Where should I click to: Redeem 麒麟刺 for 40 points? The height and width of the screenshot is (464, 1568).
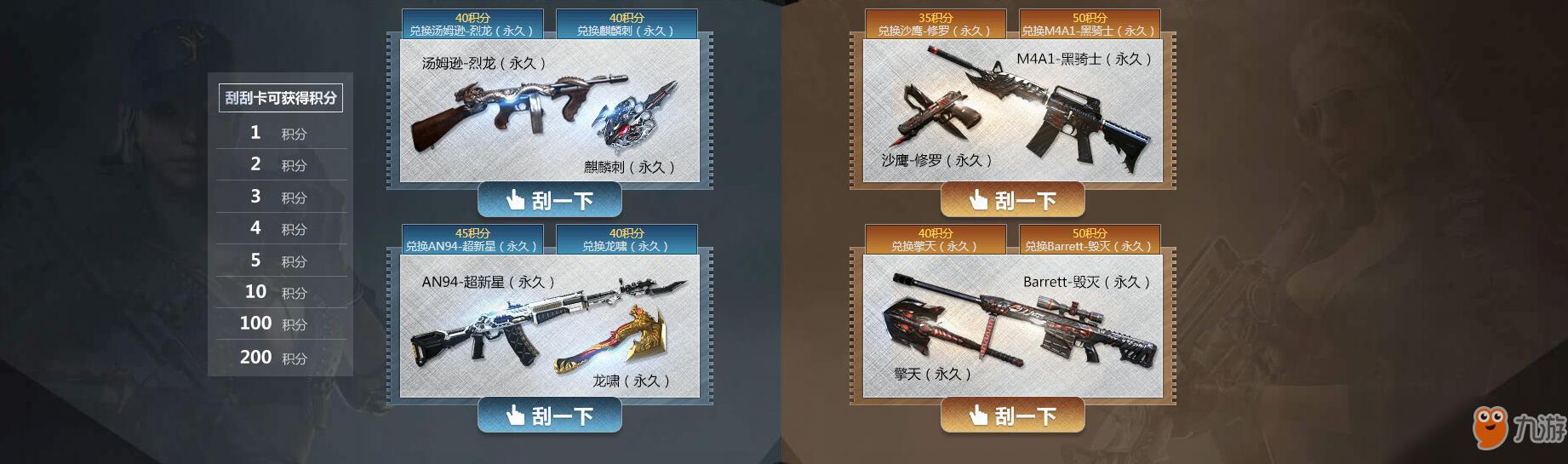tap(627, 24)
